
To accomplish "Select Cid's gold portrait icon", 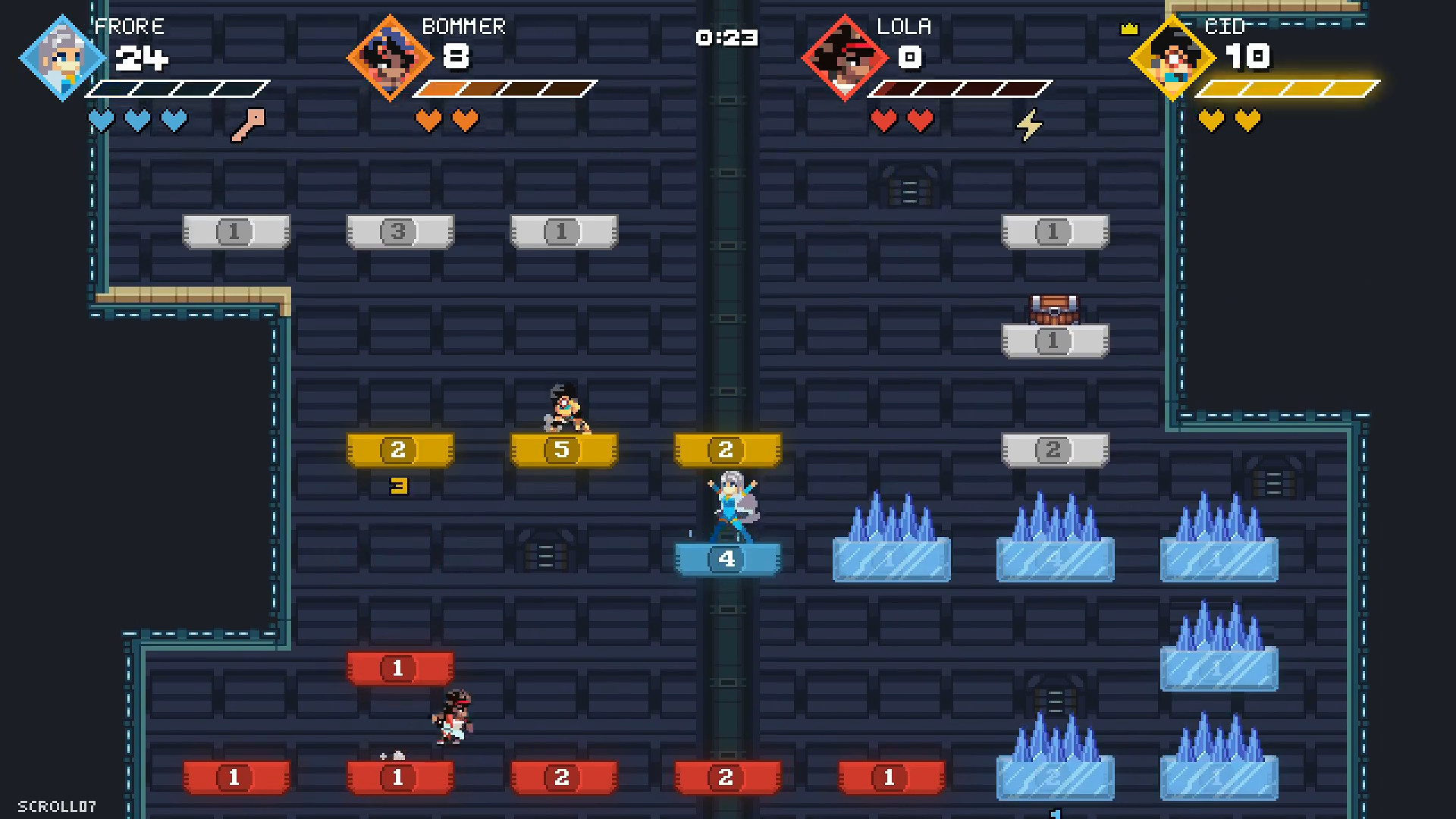I will pos(1172,58).
